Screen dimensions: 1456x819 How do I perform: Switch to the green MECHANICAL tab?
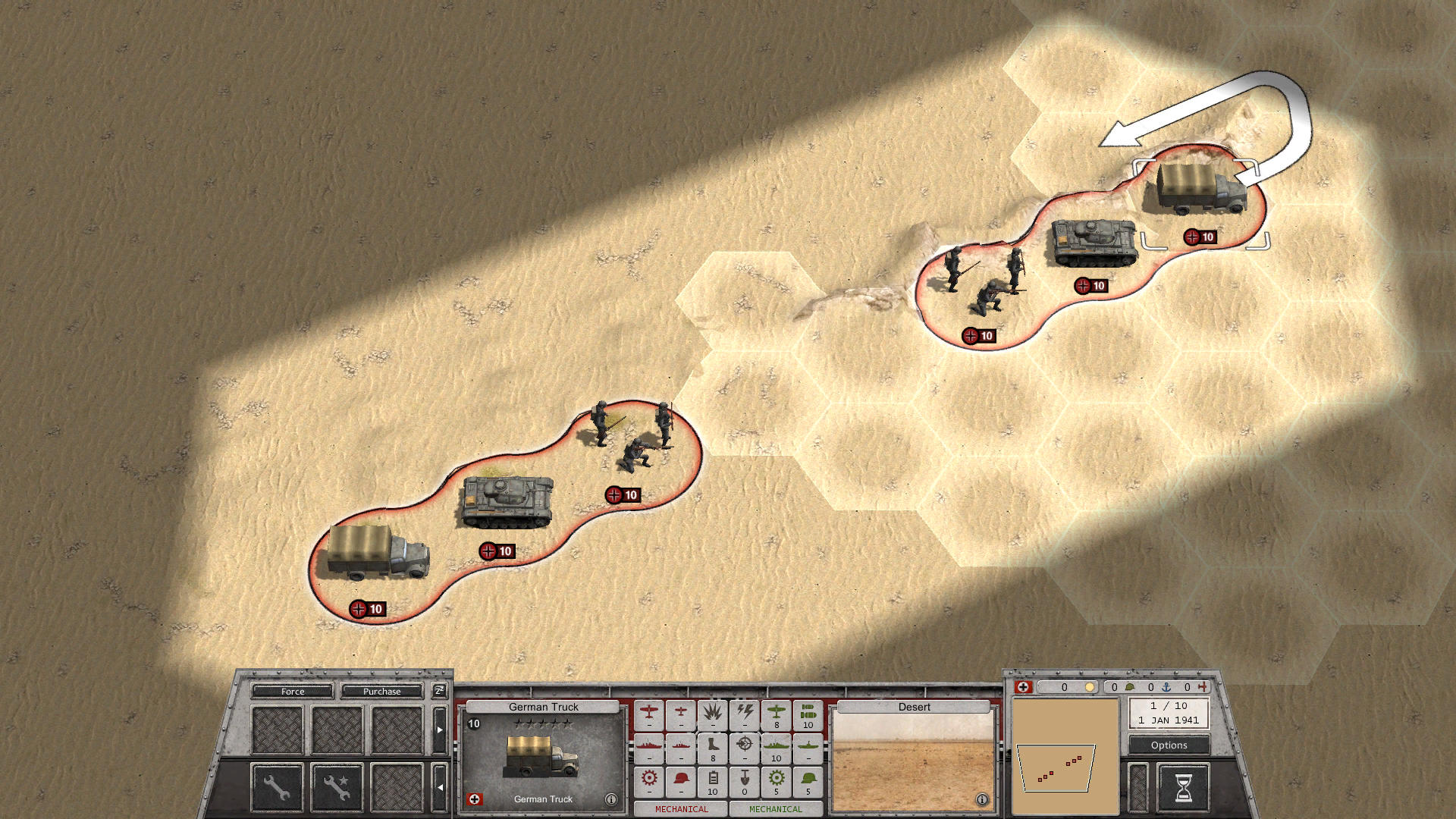coord(776,809)
